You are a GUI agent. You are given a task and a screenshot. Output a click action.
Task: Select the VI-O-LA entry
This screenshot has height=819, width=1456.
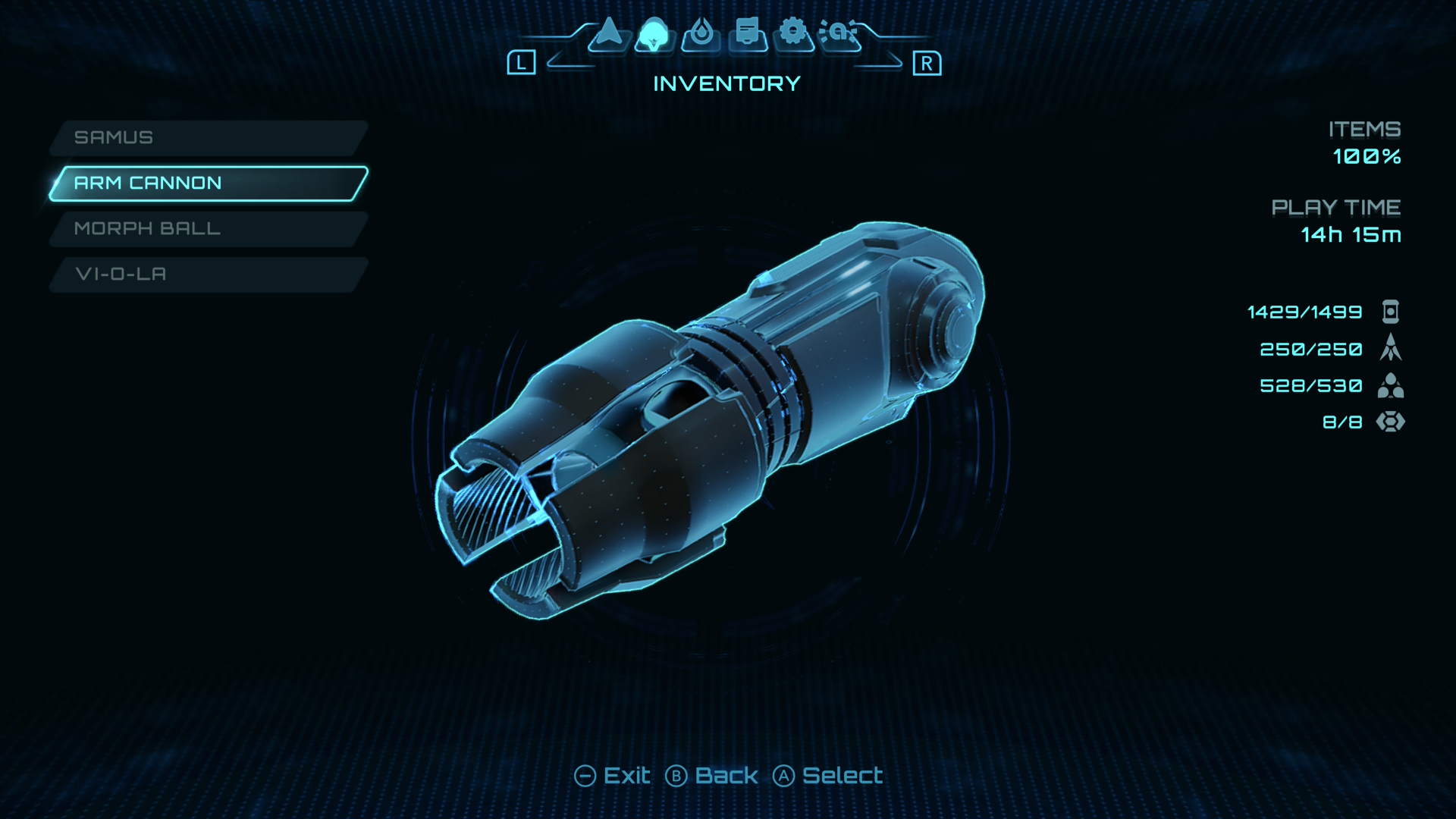point(208,275)
